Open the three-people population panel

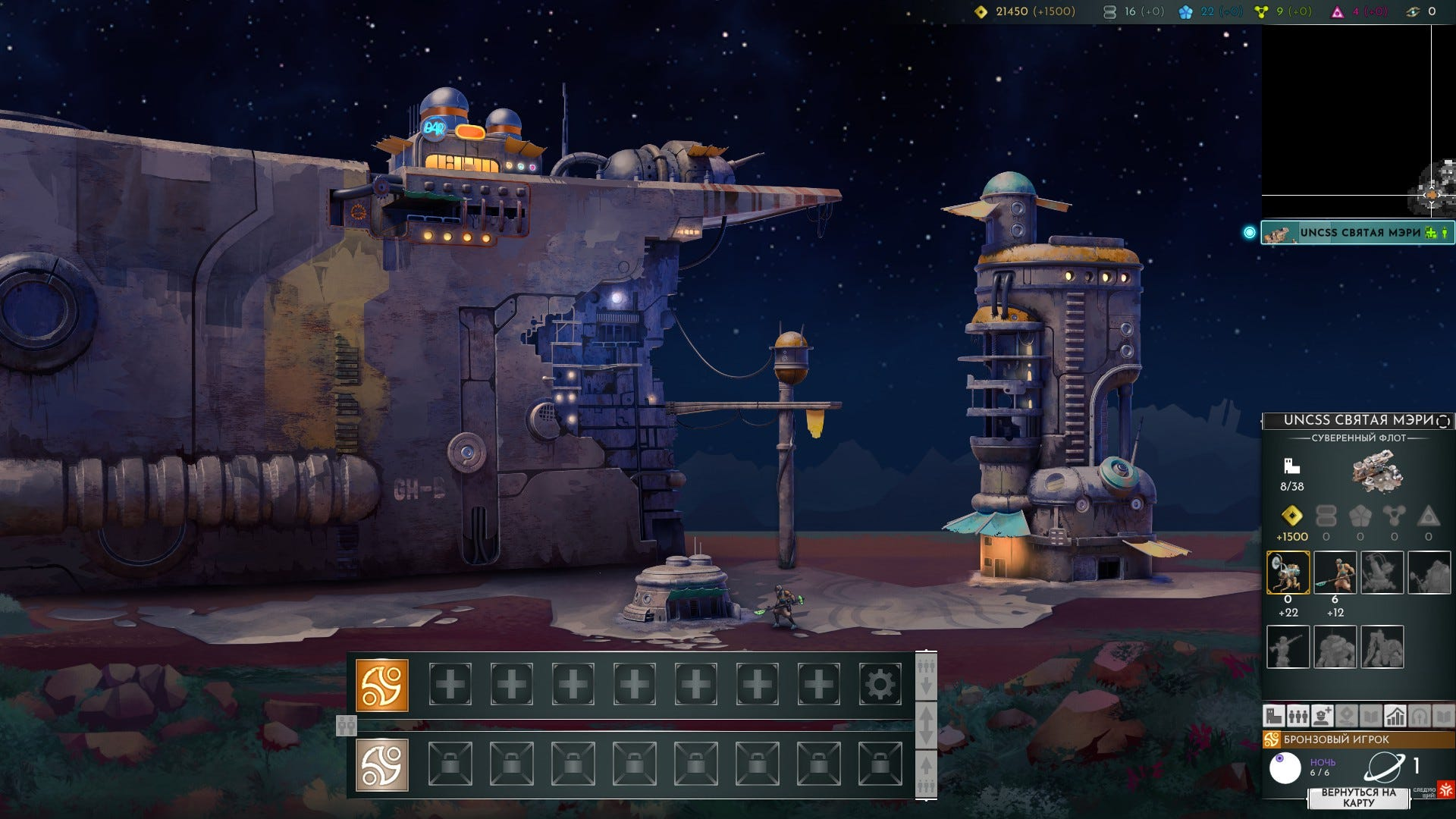pos(1298,715)
